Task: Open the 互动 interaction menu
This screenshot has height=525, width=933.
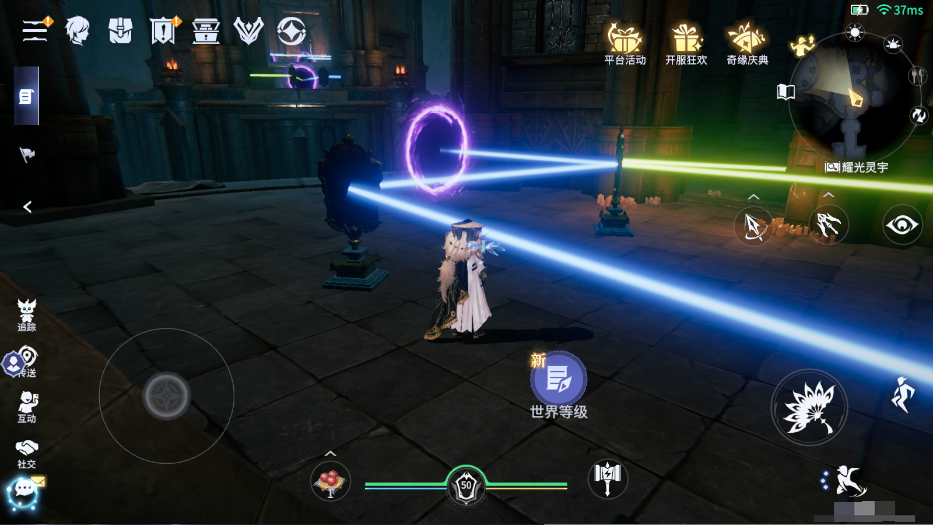Action: [x=27, y=407]
